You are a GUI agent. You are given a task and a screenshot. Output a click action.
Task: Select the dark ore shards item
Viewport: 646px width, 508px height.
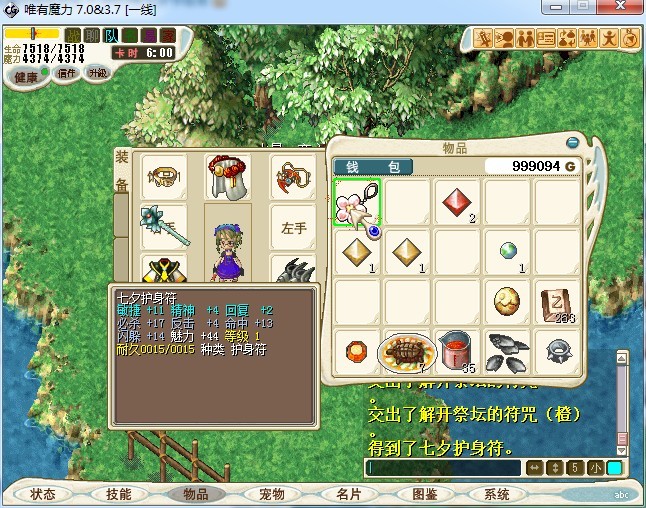(x=508, y=352)
